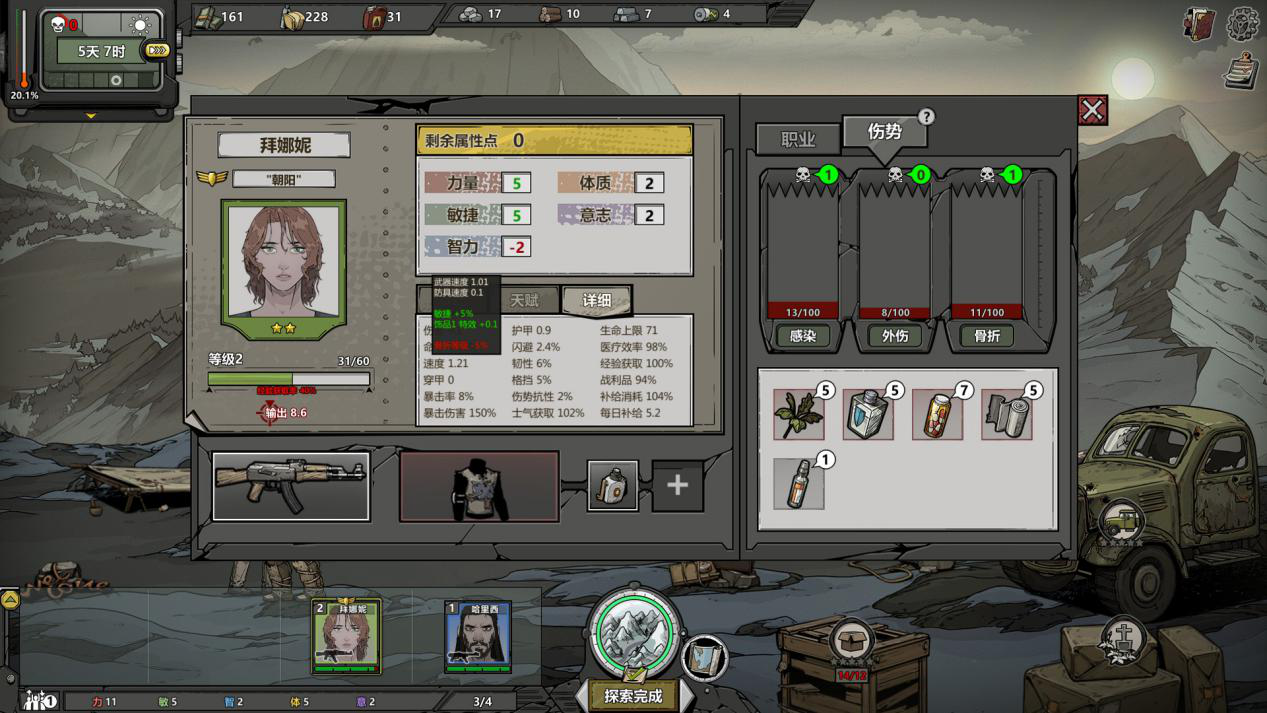Image resolution: width=1267 pixels, height=713 pixels.
Task: Open the 天赋 tab
Action: 525,300
